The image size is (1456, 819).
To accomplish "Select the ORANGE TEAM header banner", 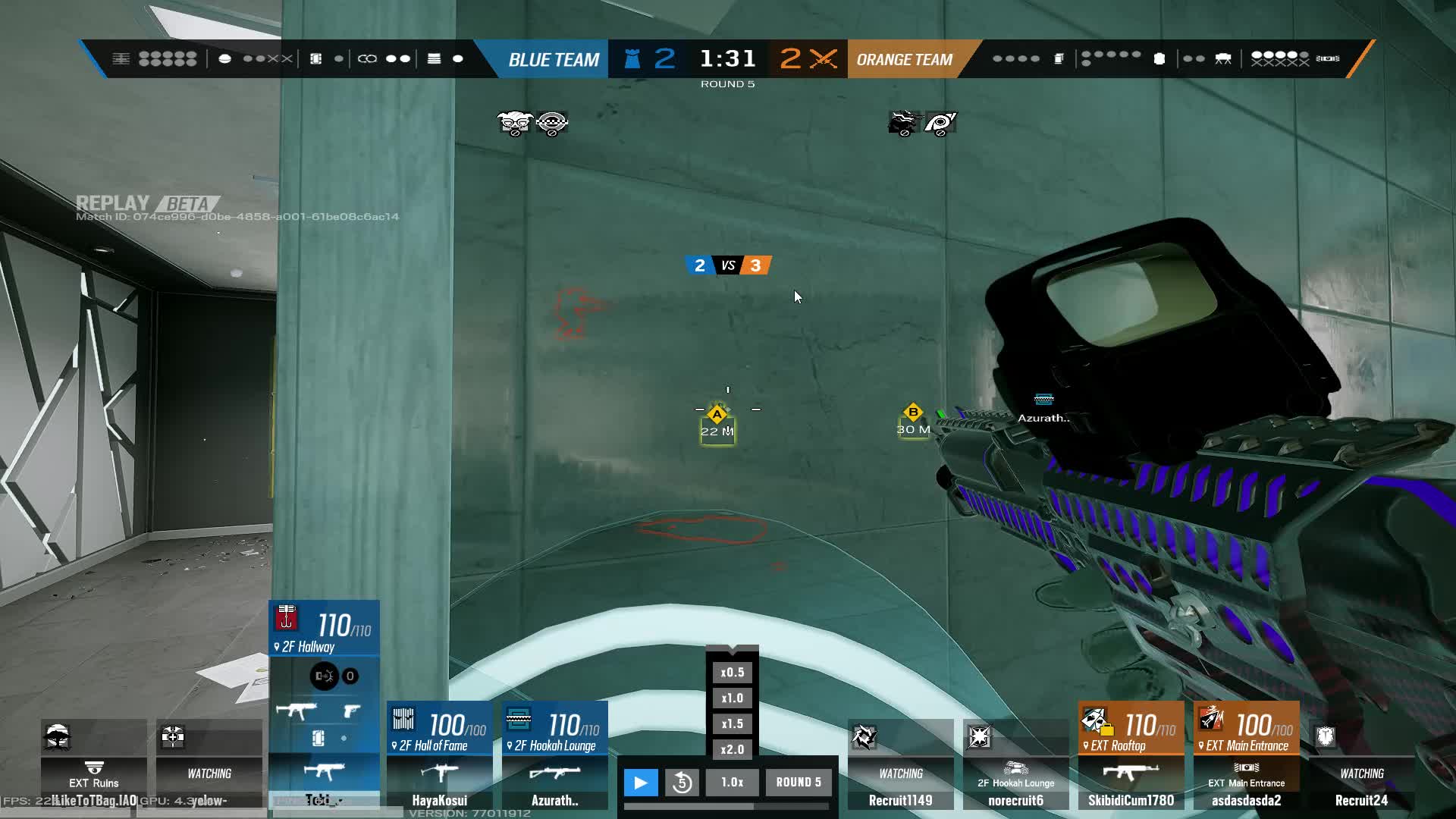I will 904,58.
